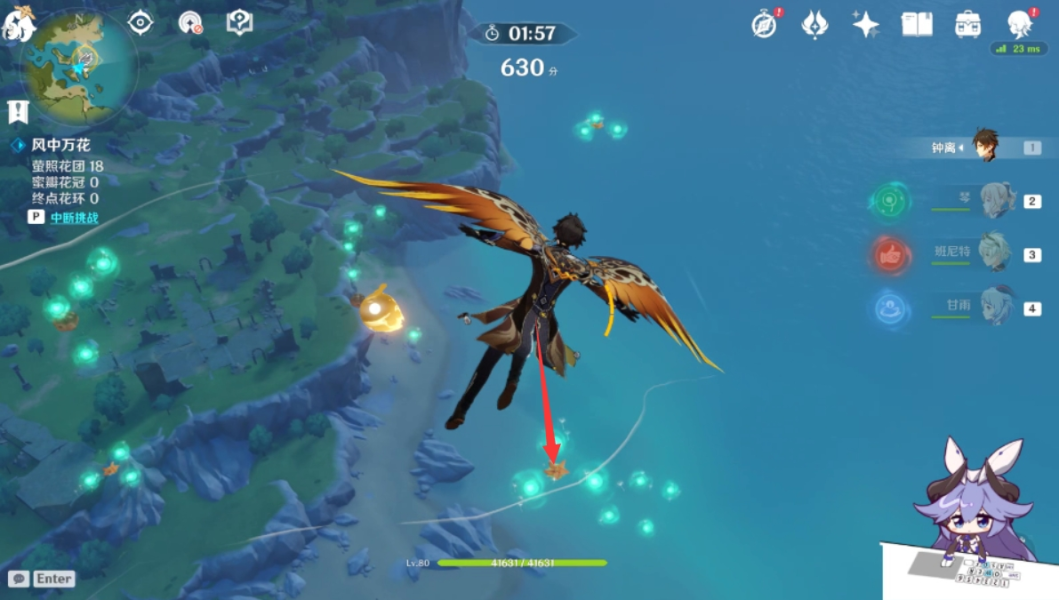The width and height of the screenshot is (1059, 600).
Task: Open the character profile head icon
Action: 1019,24
